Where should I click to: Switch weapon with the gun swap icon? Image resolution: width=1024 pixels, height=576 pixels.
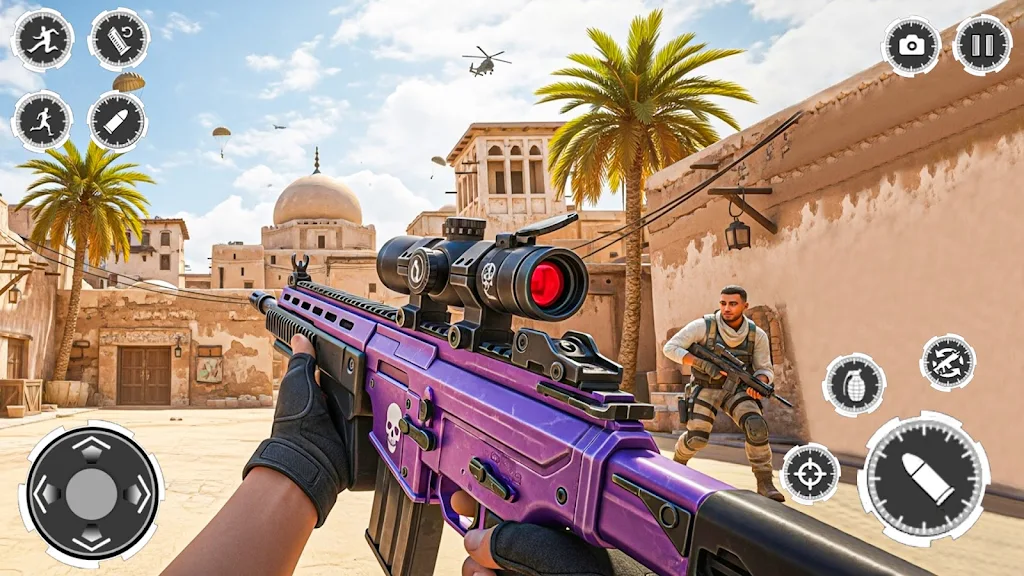point(947,362)
